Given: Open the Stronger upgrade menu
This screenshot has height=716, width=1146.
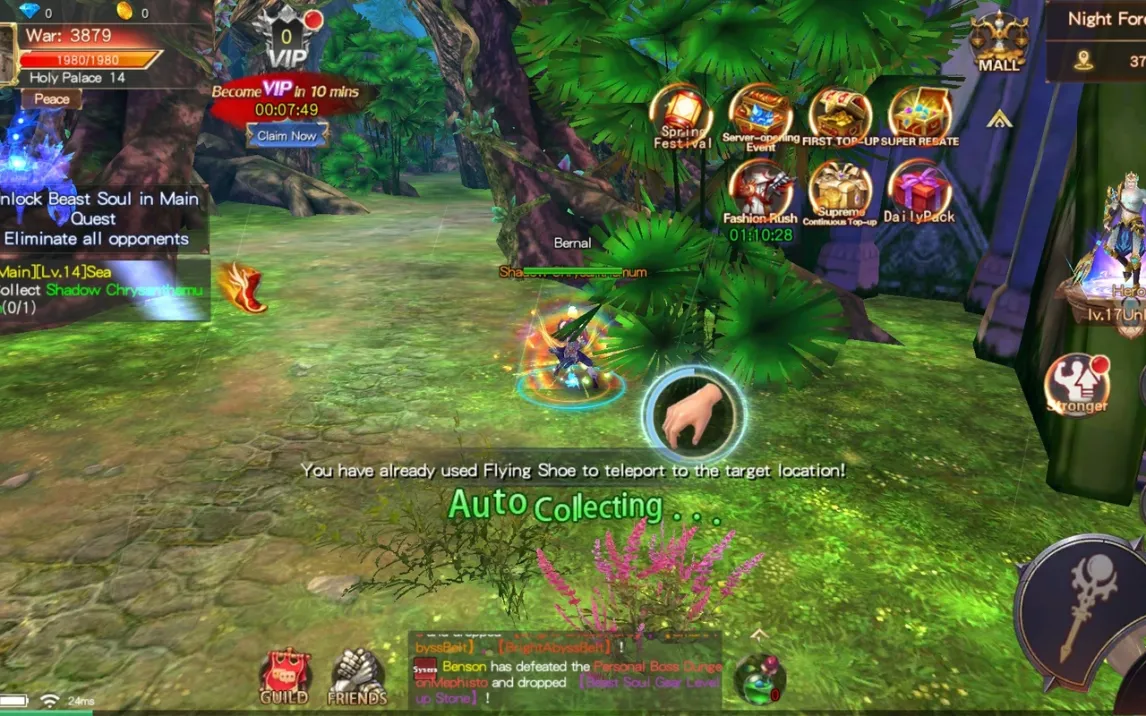Looking at the screenshot, I should tap(1076, 384).
